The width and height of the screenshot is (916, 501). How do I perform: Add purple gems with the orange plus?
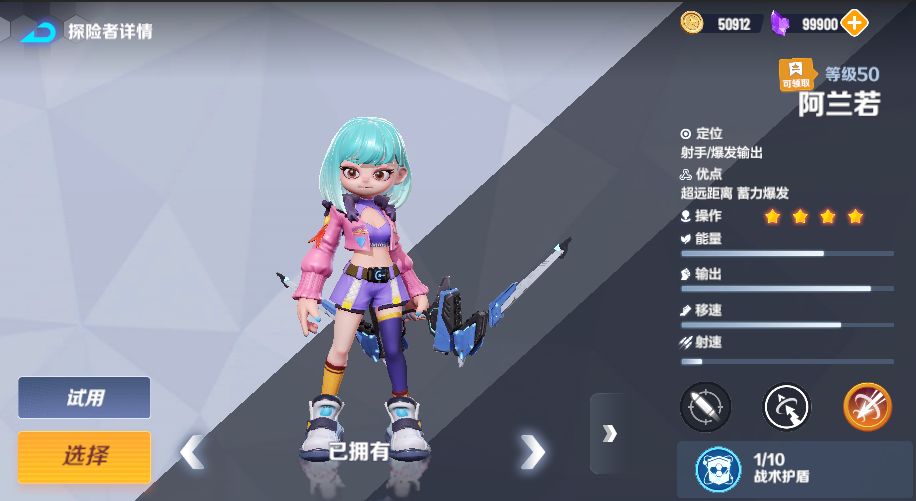pyautogui.click(x=855, y=23)
